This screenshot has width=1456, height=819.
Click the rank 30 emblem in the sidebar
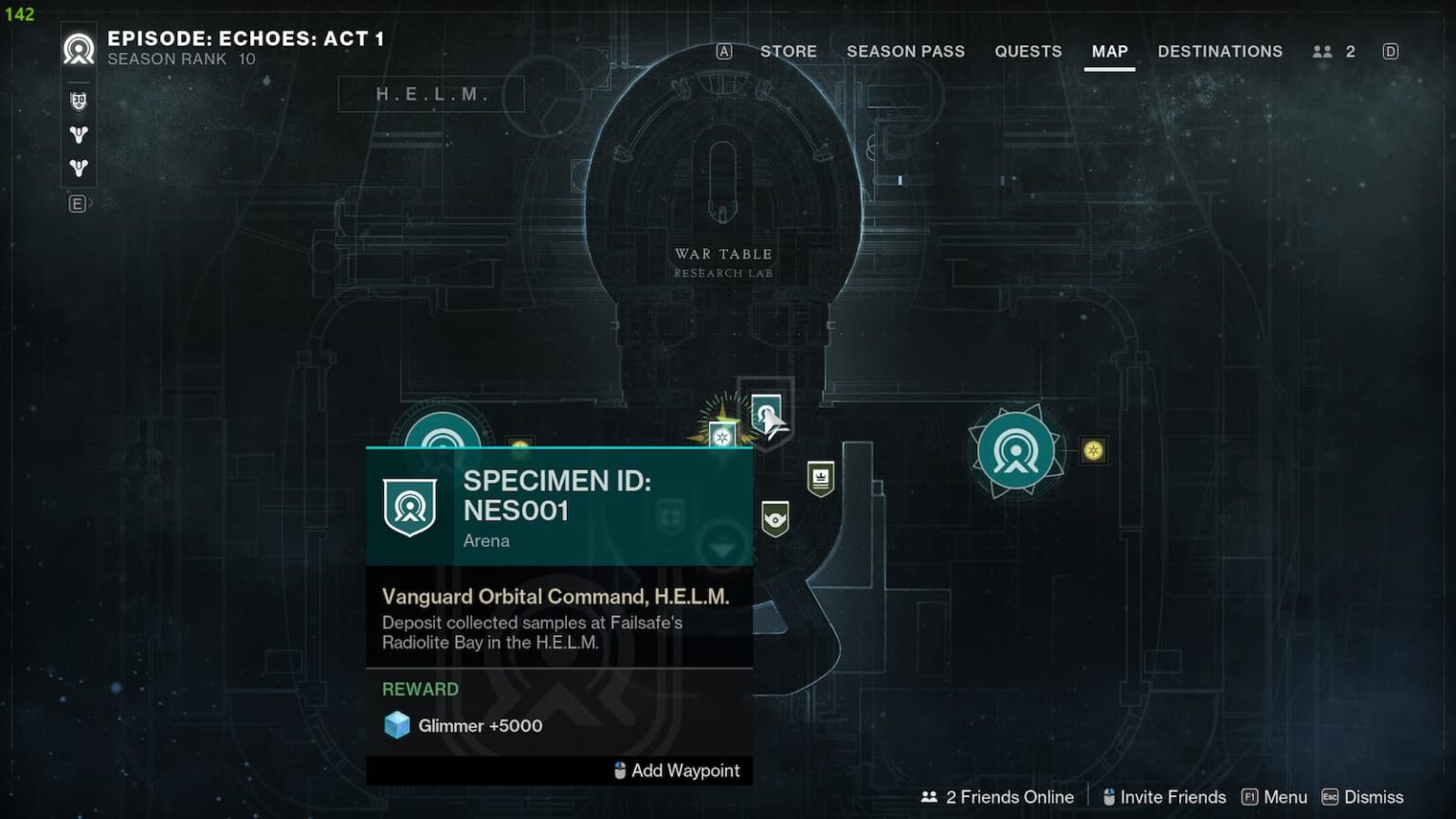coord(77,101)
